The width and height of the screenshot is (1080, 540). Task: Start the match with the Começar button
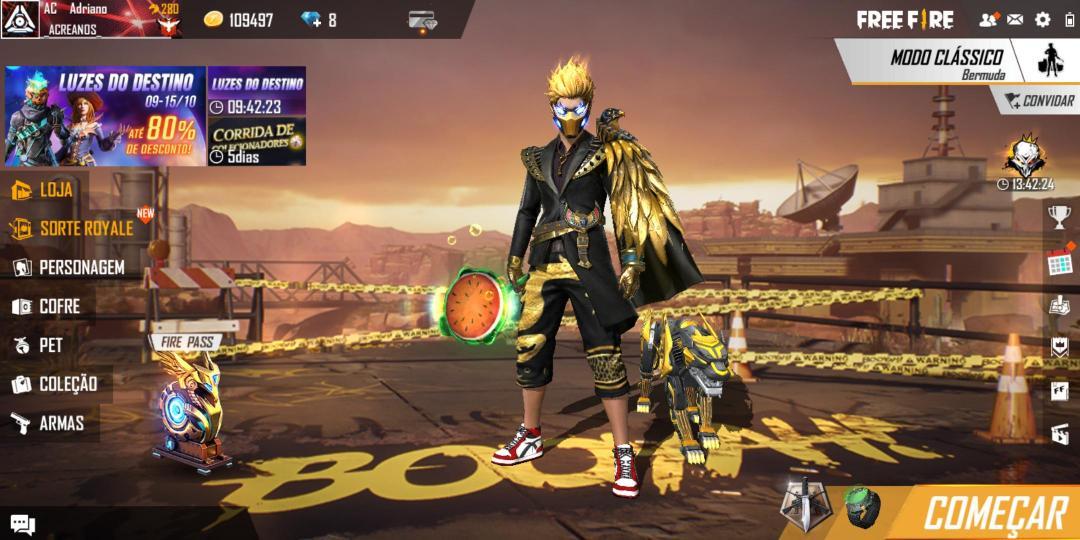(x=994, y=513)
